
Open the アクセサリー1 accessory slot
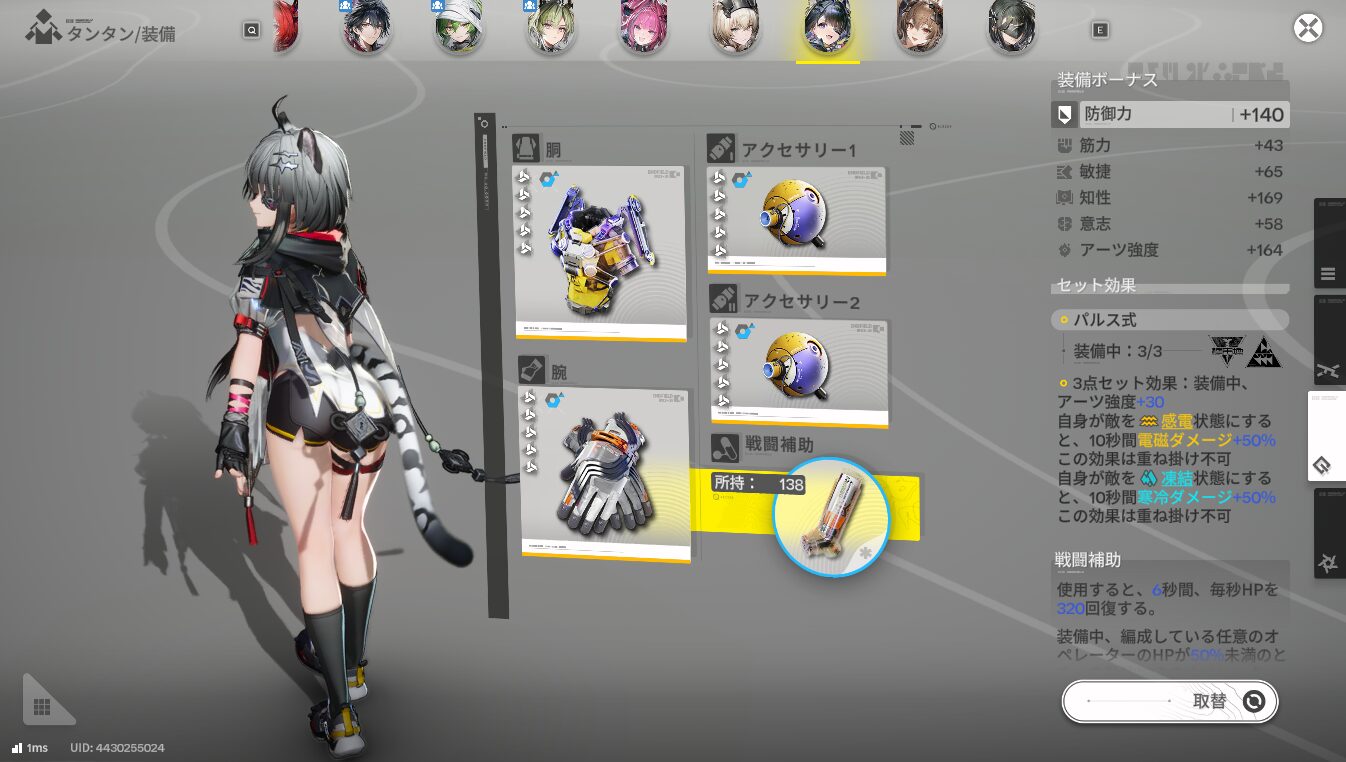pyautogui.click(x=796, y=219)
